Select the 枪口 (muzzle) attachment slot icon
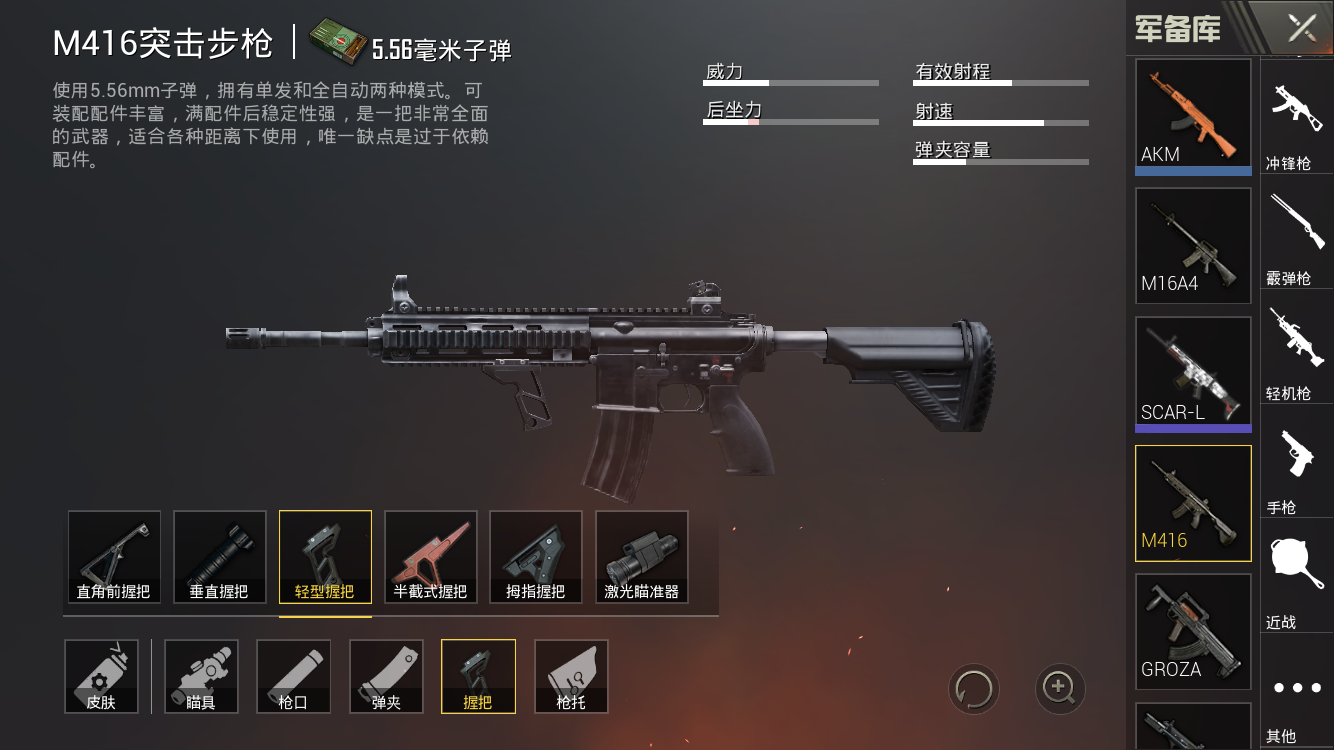Viewport: 1334px width, 750px height. [x=293, y=676]
